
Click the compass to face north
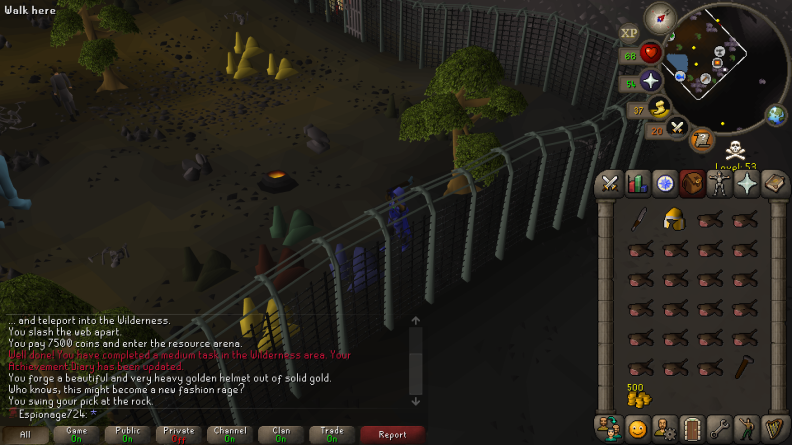tap(660, 18)
